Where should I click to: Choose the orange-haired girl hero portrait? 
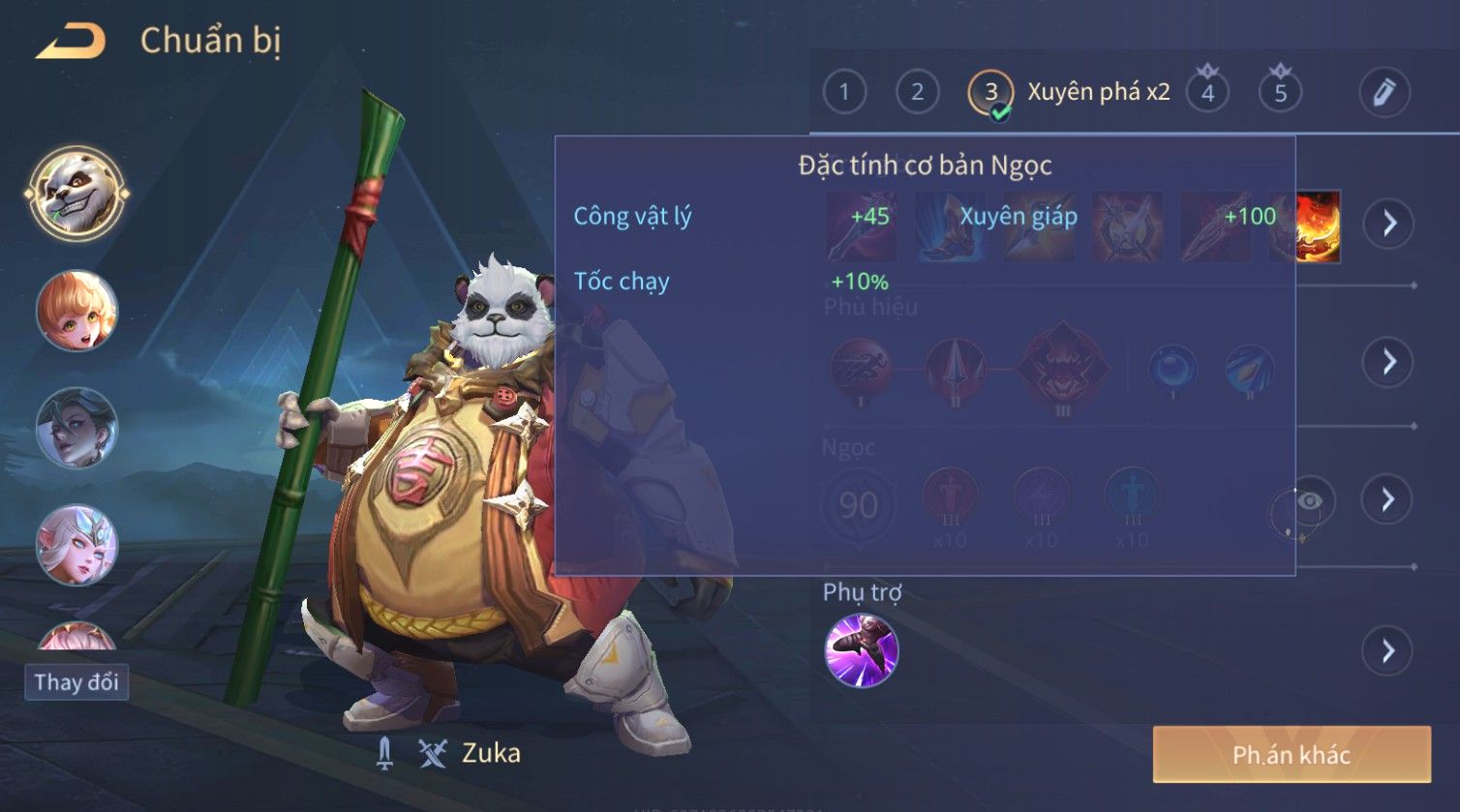[x=76, y=311]
